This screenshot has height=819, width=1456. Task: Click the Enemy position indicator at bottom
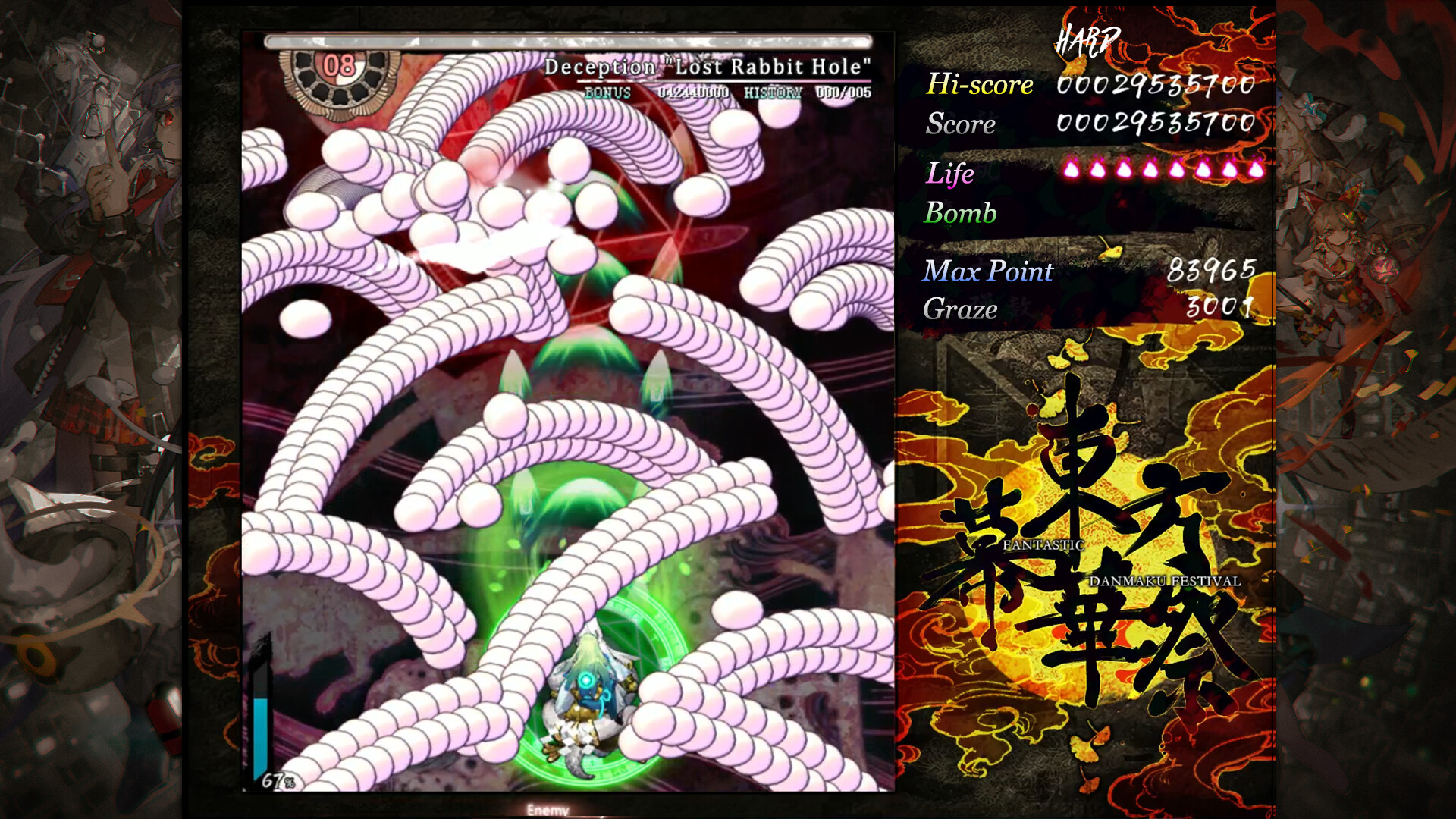(x=549, y=809)
